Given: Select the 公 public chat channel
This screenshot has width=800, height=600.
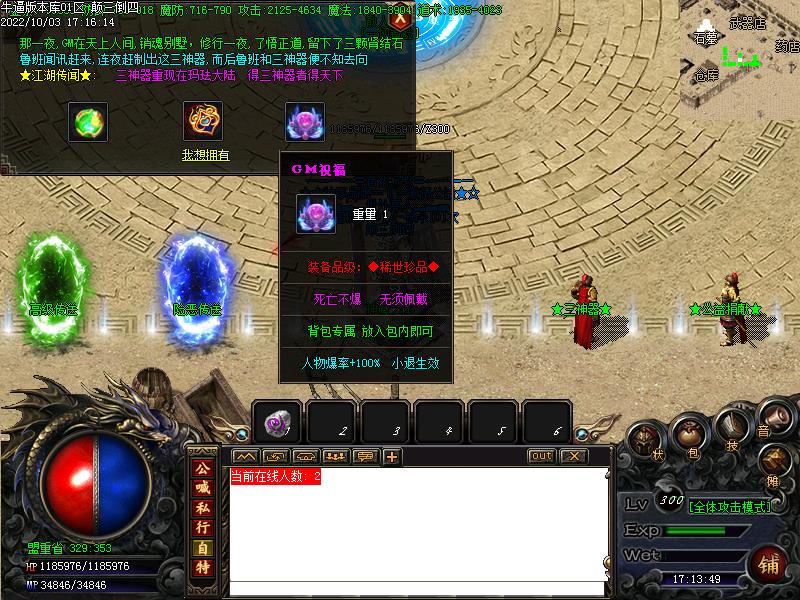Looking at the screenshot, I should click(202, 469).
